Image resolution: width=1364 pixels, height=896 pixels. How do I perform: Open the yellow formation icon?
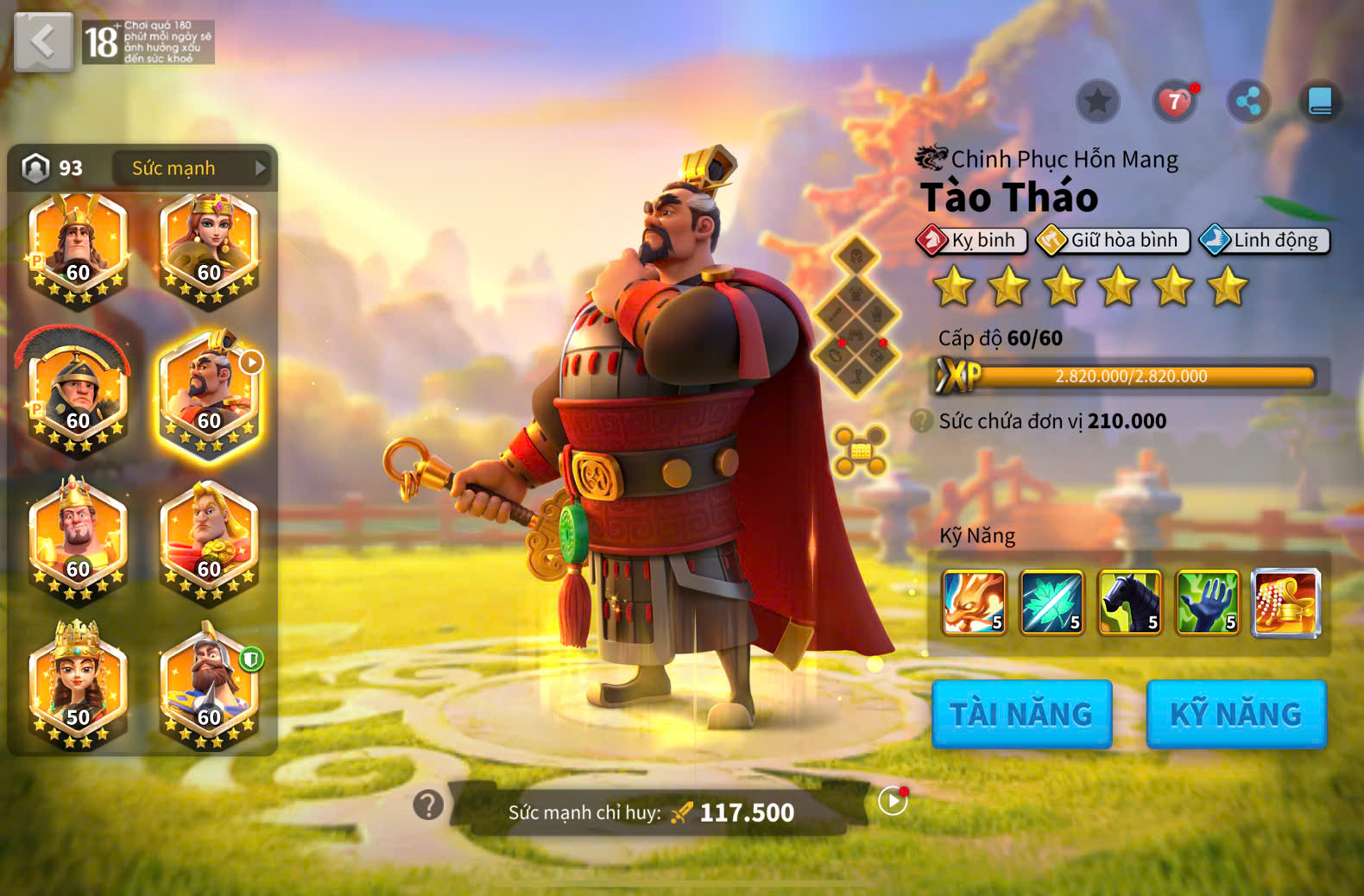pyautogui.click(x=860, y=451)
